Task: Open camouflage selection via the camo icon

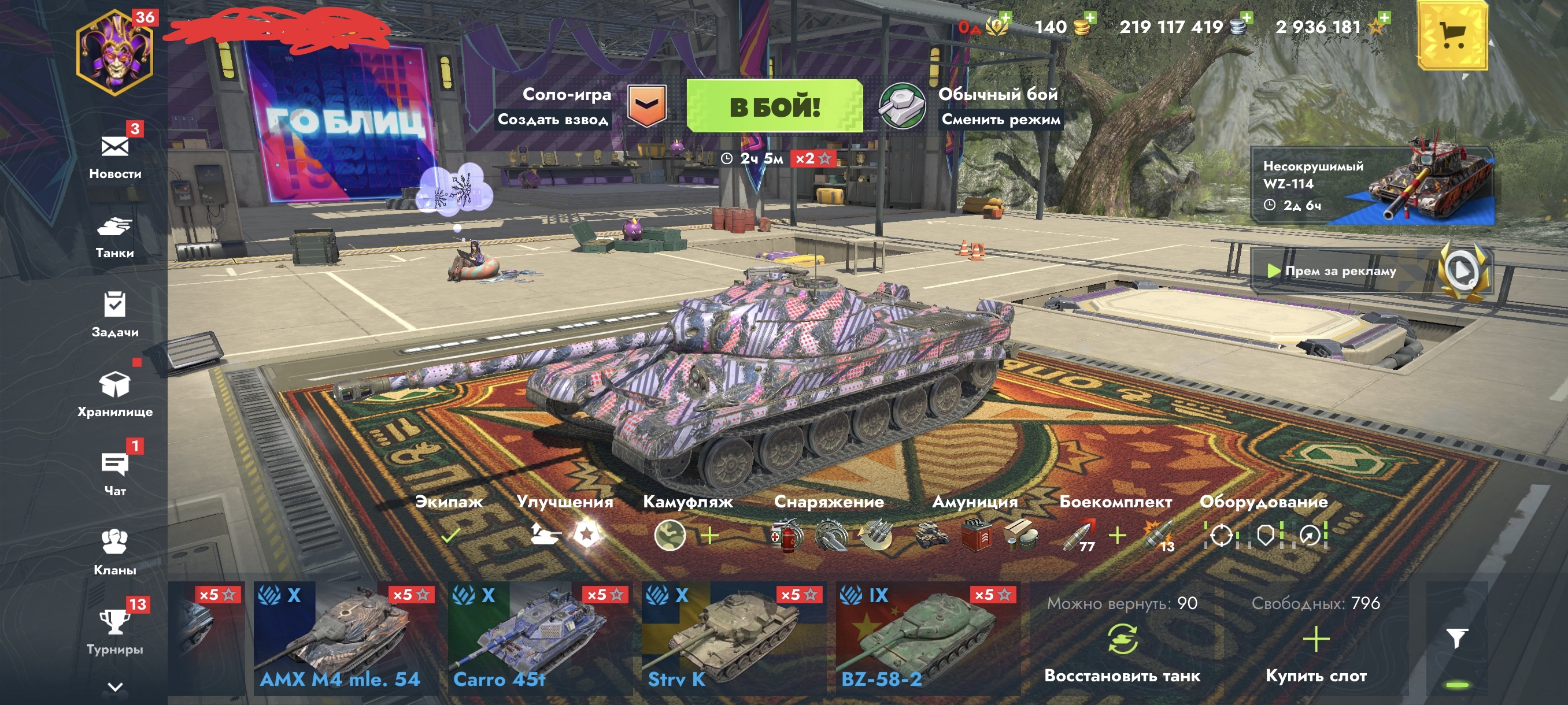Action: tap(672, 536)
